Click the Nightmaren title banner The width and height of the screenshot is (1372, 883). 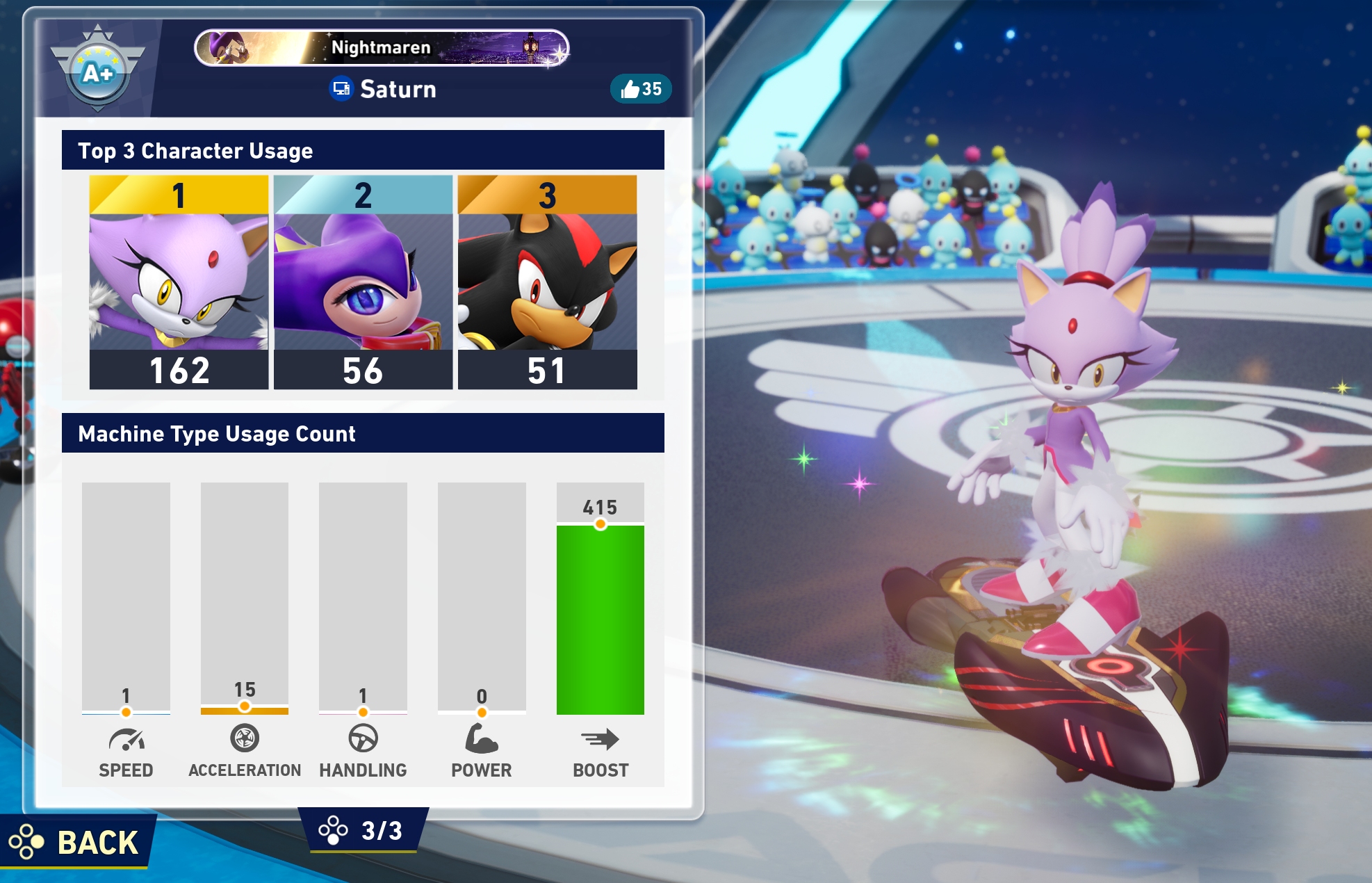click(x=381, y=47)
